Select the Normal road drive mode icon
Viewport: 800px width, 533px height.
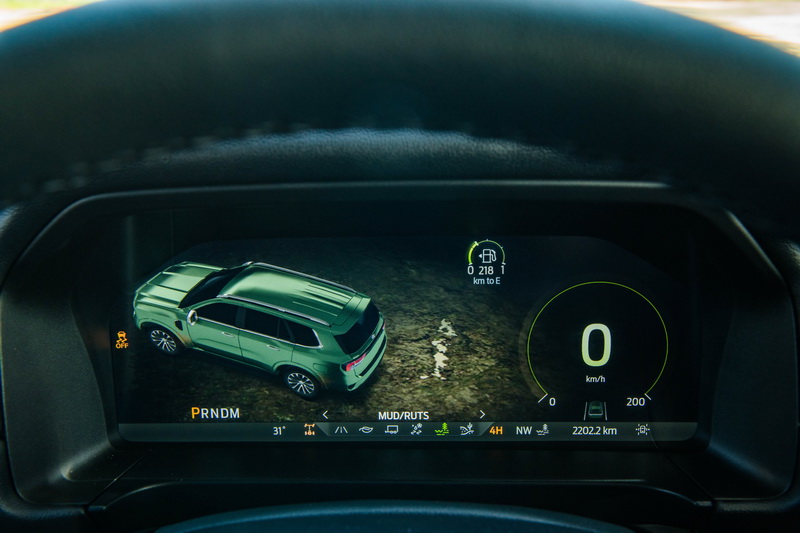coord(341,430)
